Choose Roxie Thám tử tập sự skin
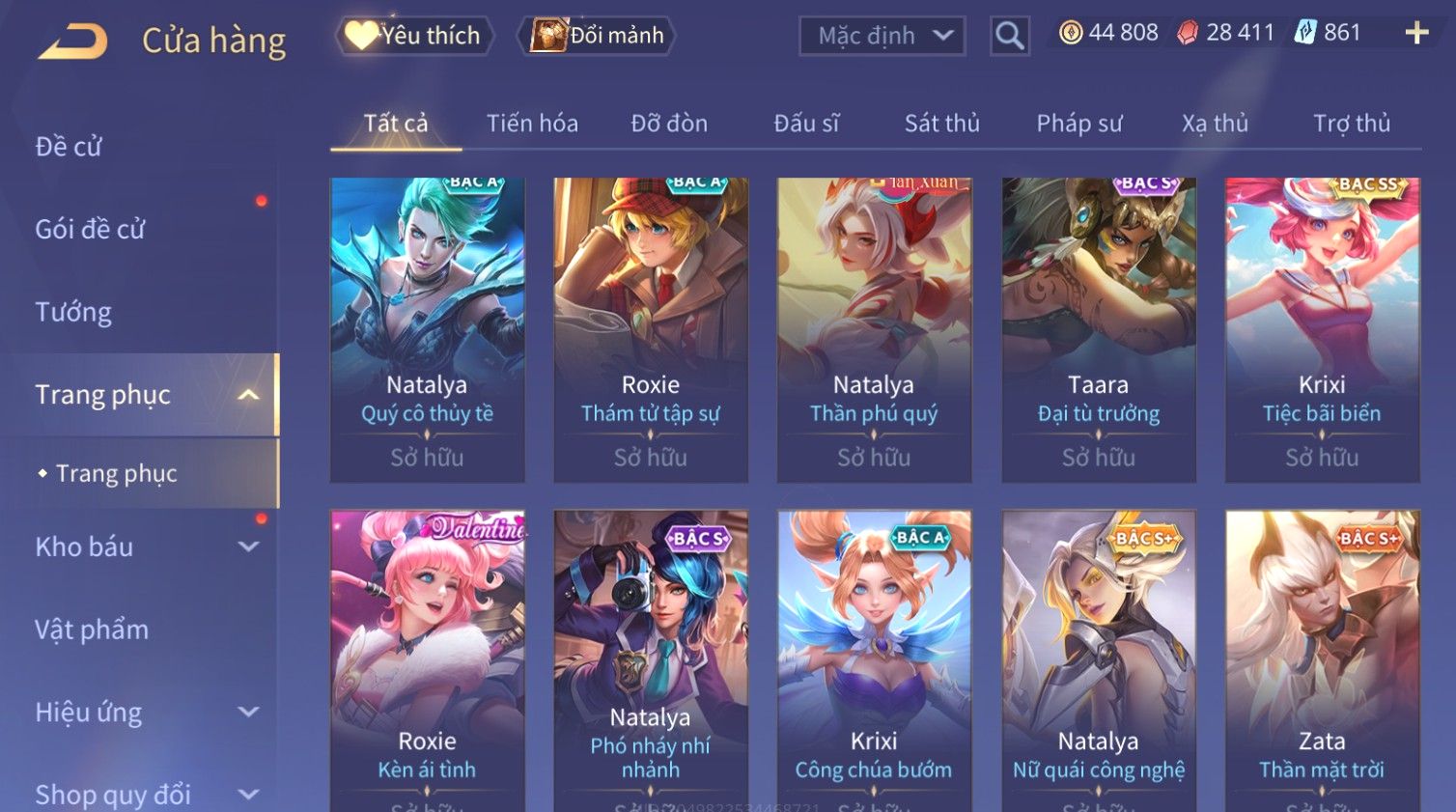Viewport: 1456px width, 812px height. point(651,328)
